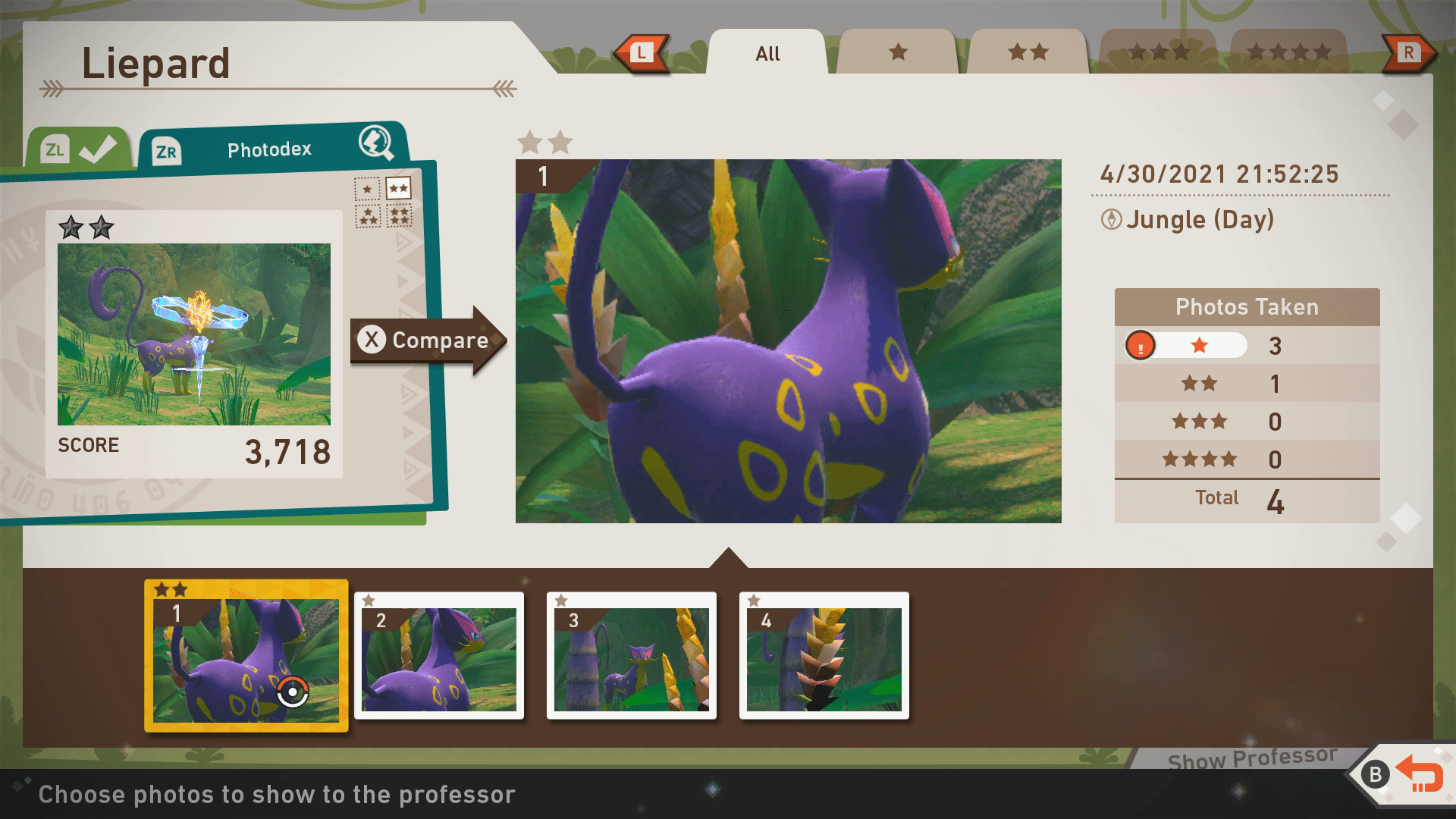This screenshot has height=819, width=1456.
Task: Select the one-star filter box on Photodex card
Action: tap(367, 189)
